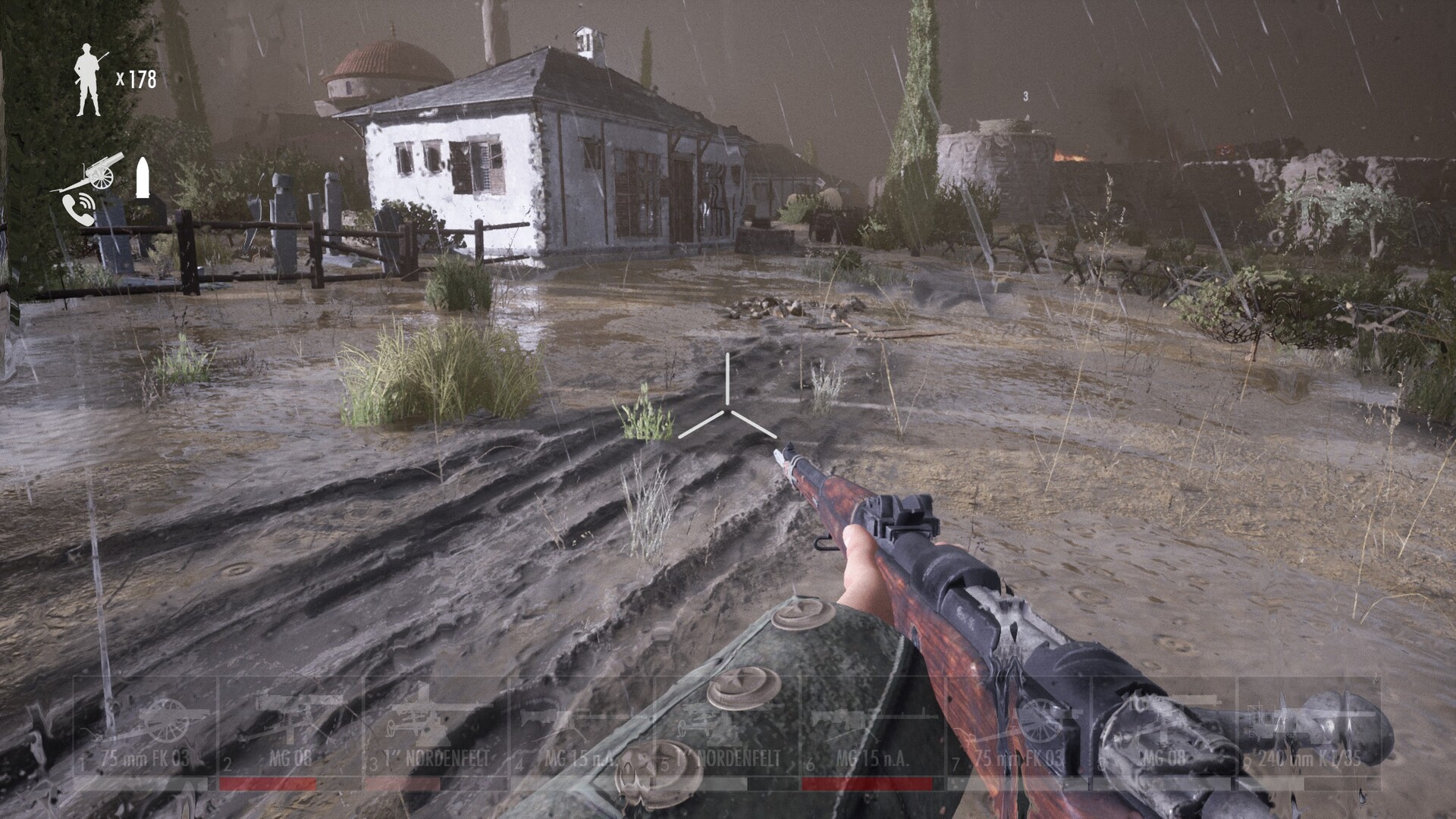
Task: Click the soldier reinforcement counter icon
Action: pyautogui.click(x=89, y=80)
